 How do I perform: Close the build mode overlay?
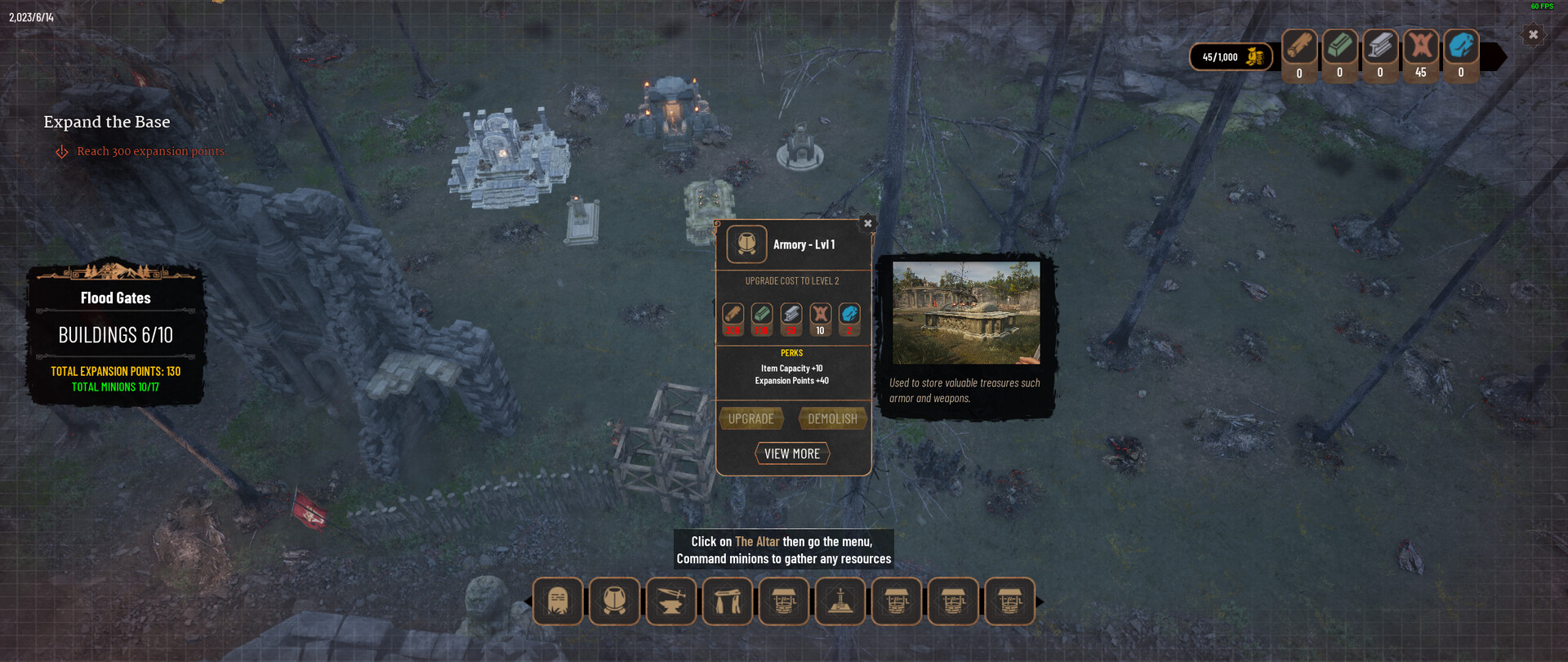coord(1533,35)
